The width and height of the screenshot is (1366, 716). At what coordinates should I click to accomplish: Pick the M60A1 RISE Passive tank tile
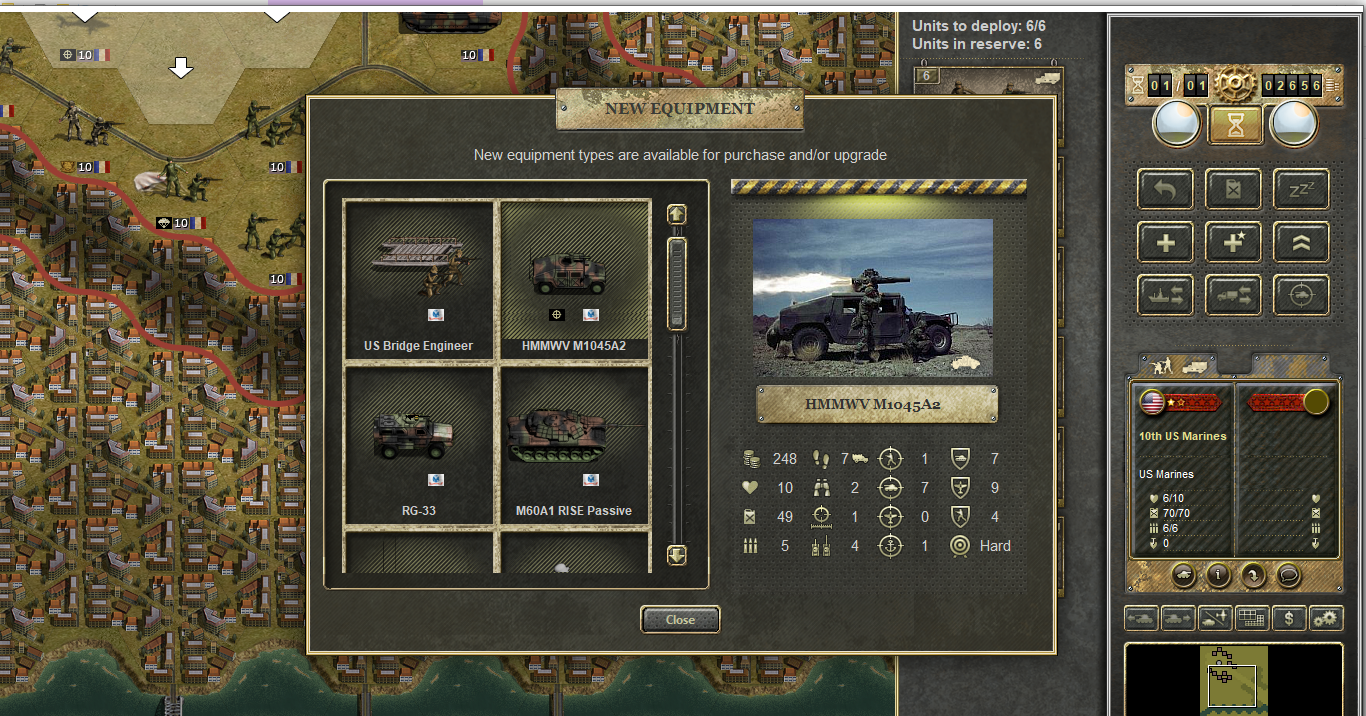click(x=574, y=443)
